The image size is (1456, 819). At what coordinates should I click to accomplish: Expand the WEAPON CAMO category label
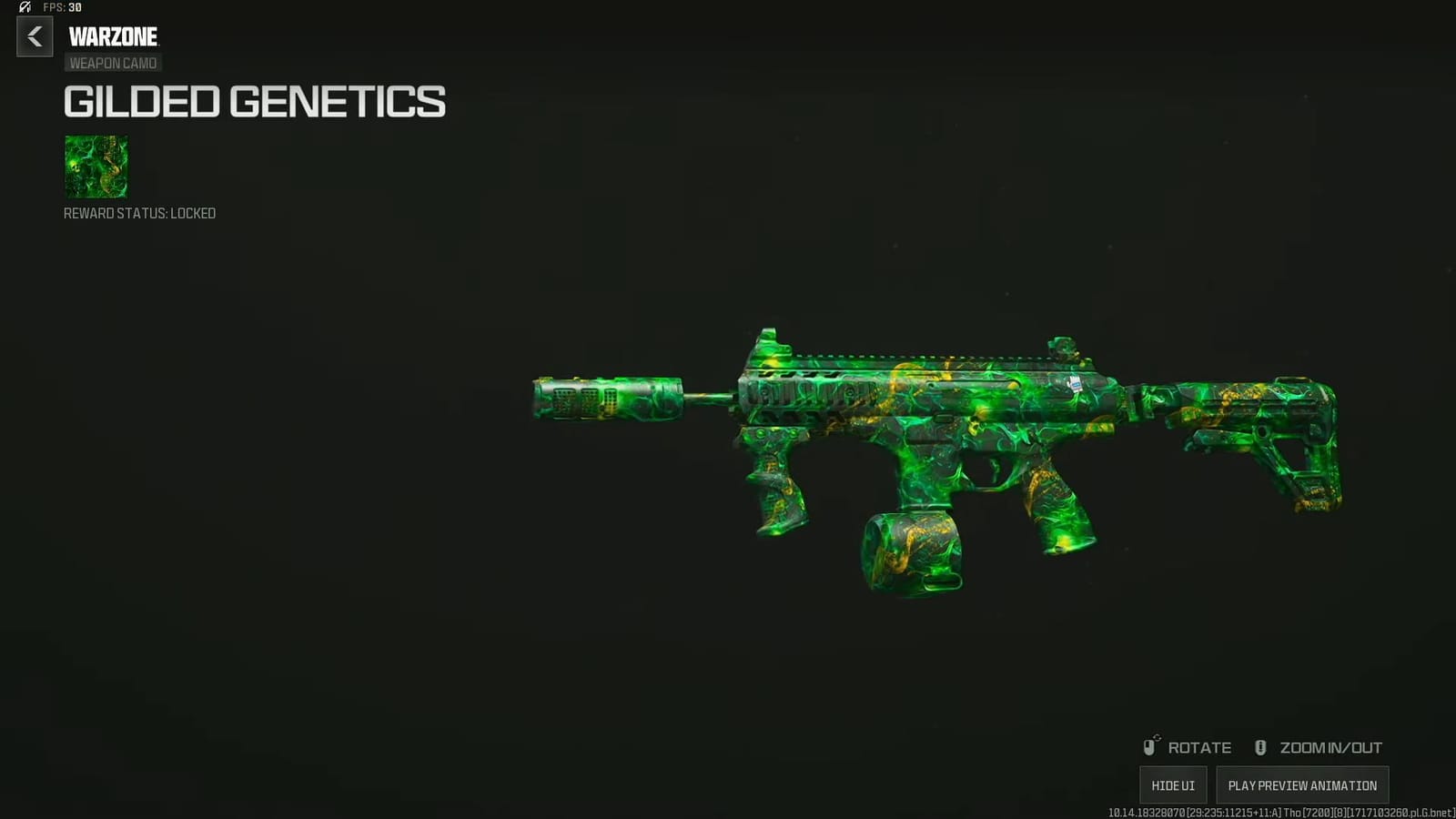[112, 63]
